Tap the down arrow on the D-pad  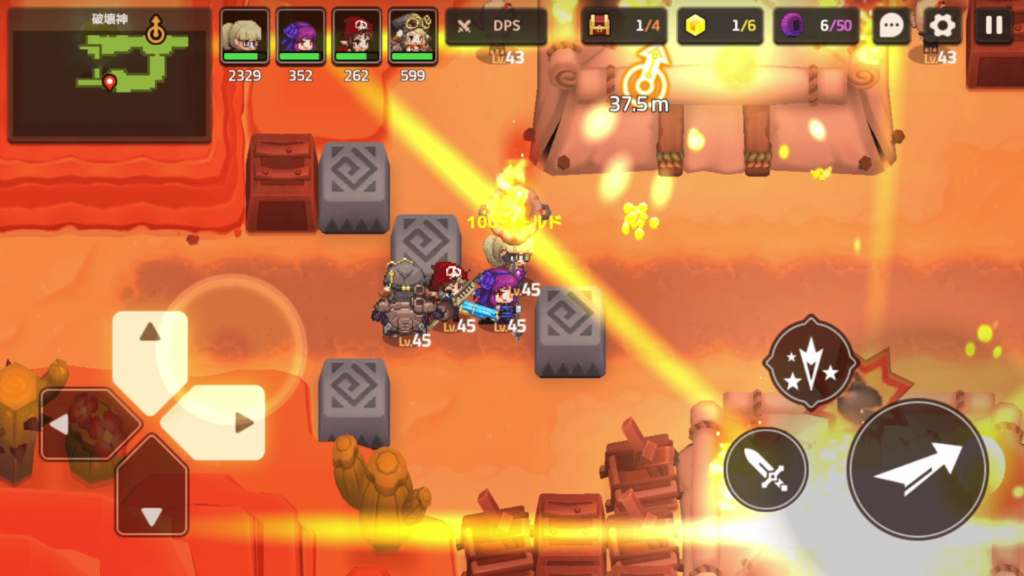click(x=151, y=499)
